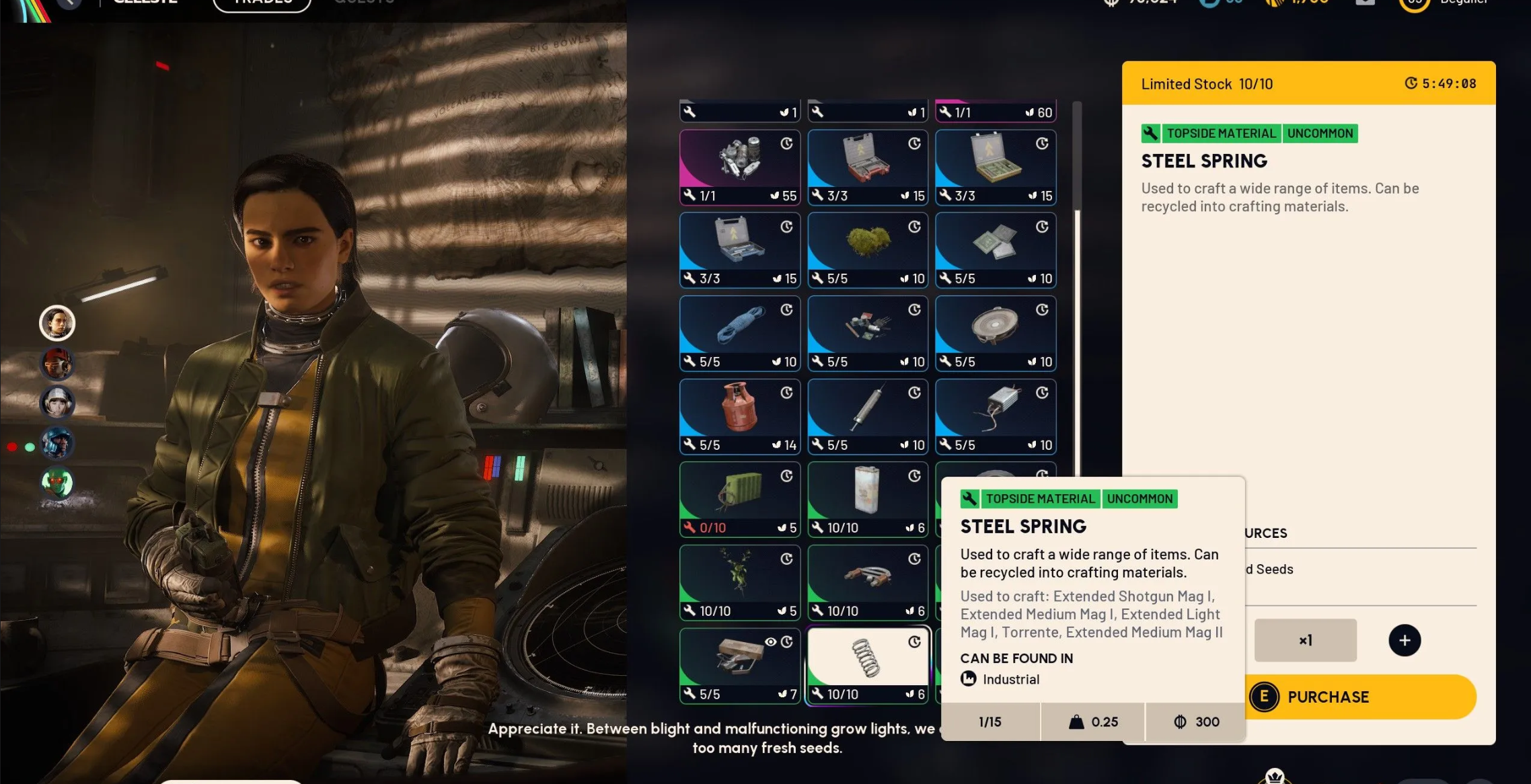Image resolution: width=1531 pixels, height=784 pixels.
Task: Choose the electronic components pile item
Action: (867, 333)
